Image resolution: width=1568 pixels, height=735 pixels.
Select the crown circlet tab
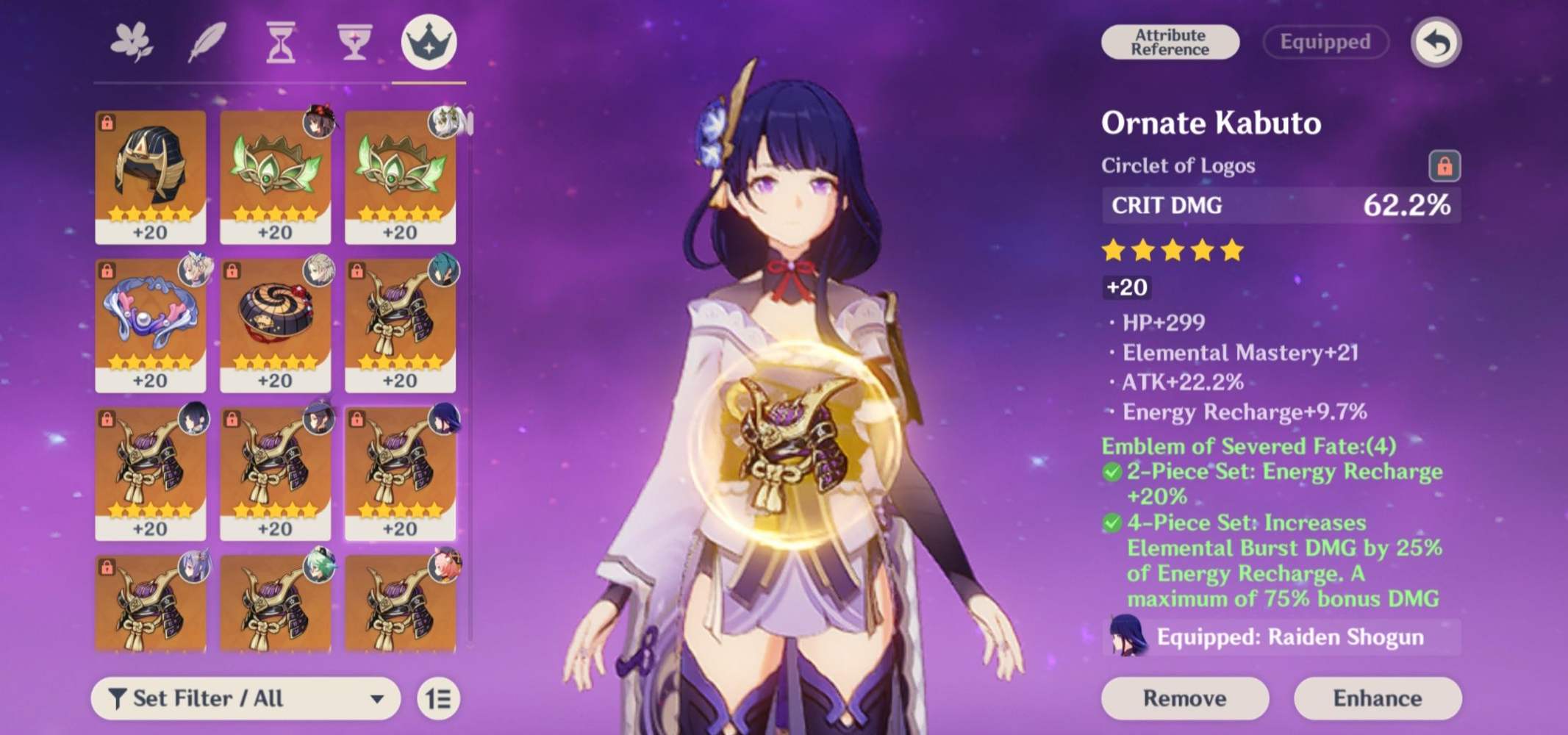(429, 42)
